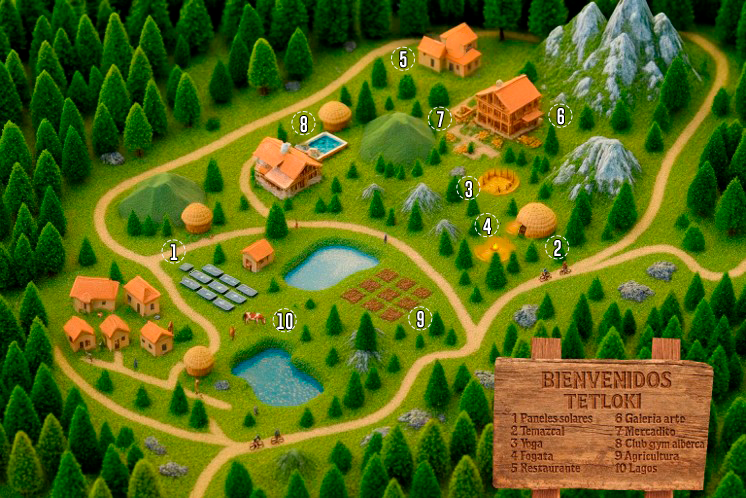This screenshot has width=746, height=498.
Task: Choose map marker number 3
Action: coord(466,187)
